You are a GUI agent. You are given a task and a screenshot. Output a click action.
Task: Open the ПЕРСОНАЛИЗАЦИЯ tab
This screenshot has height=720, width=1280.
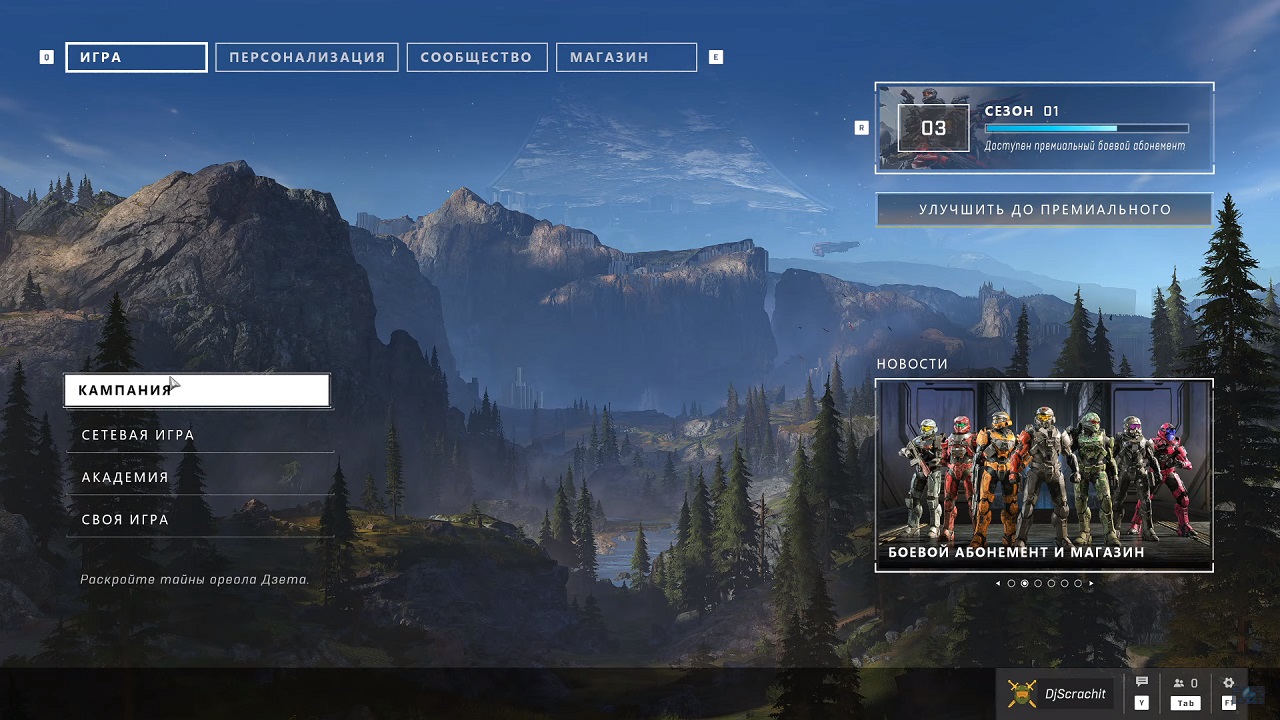[x=307, y=58]
